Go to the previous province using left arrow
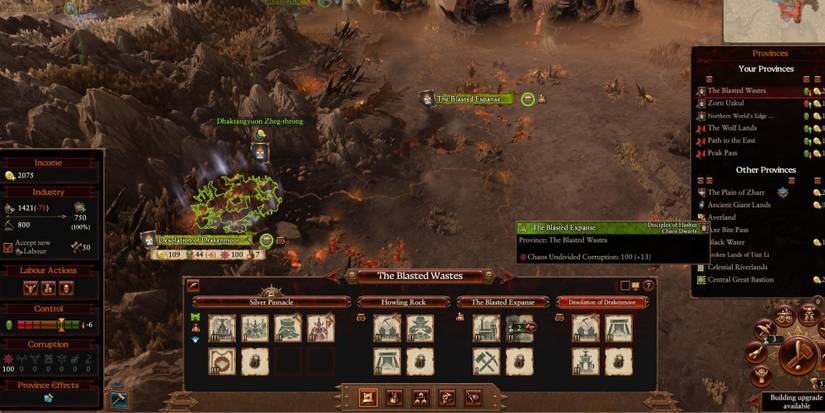The width and height of the screenshot is (825, 413). tap(351, 277)
